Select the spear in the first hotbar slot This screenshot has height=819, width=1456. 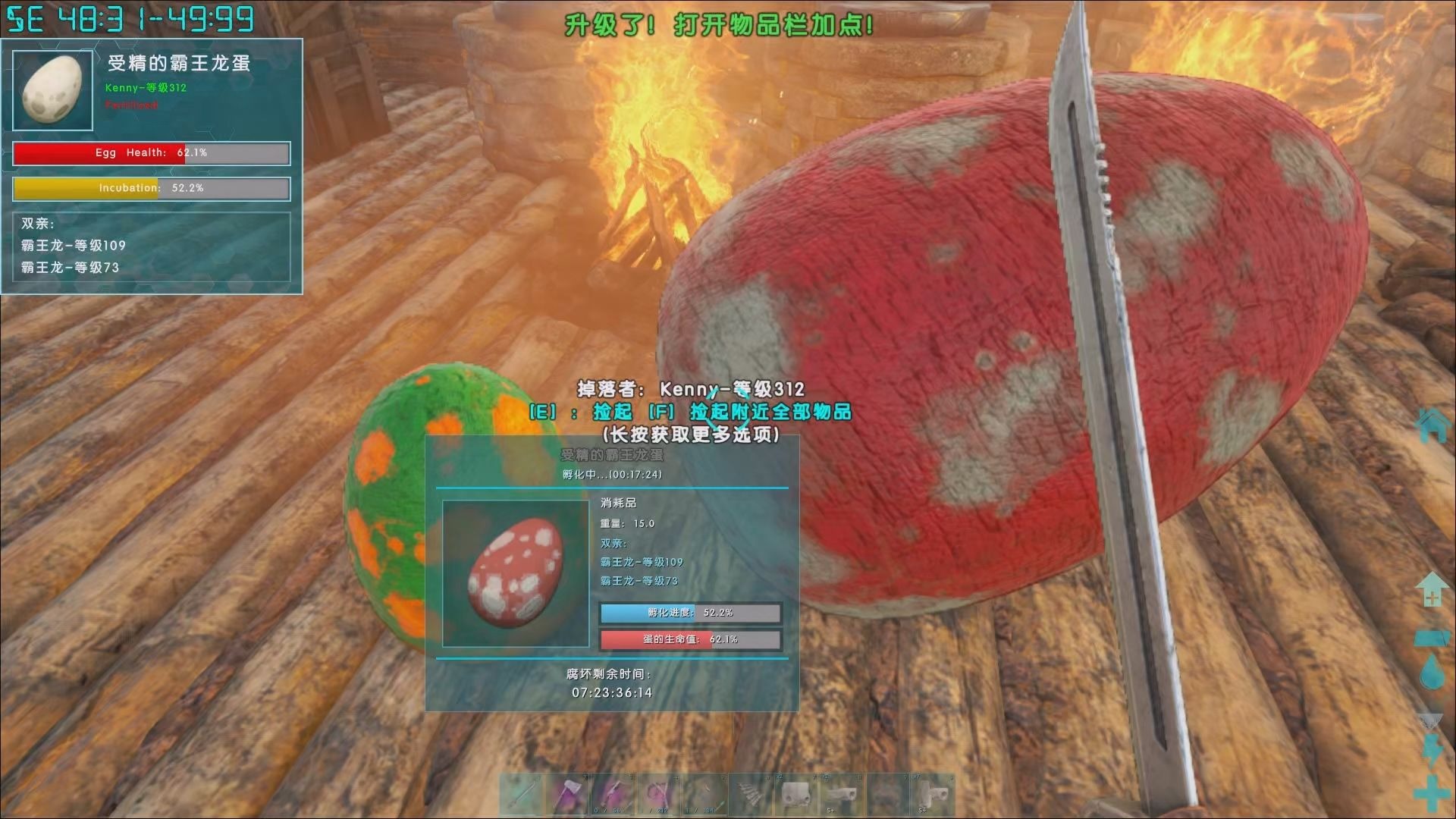pos(522,795)
